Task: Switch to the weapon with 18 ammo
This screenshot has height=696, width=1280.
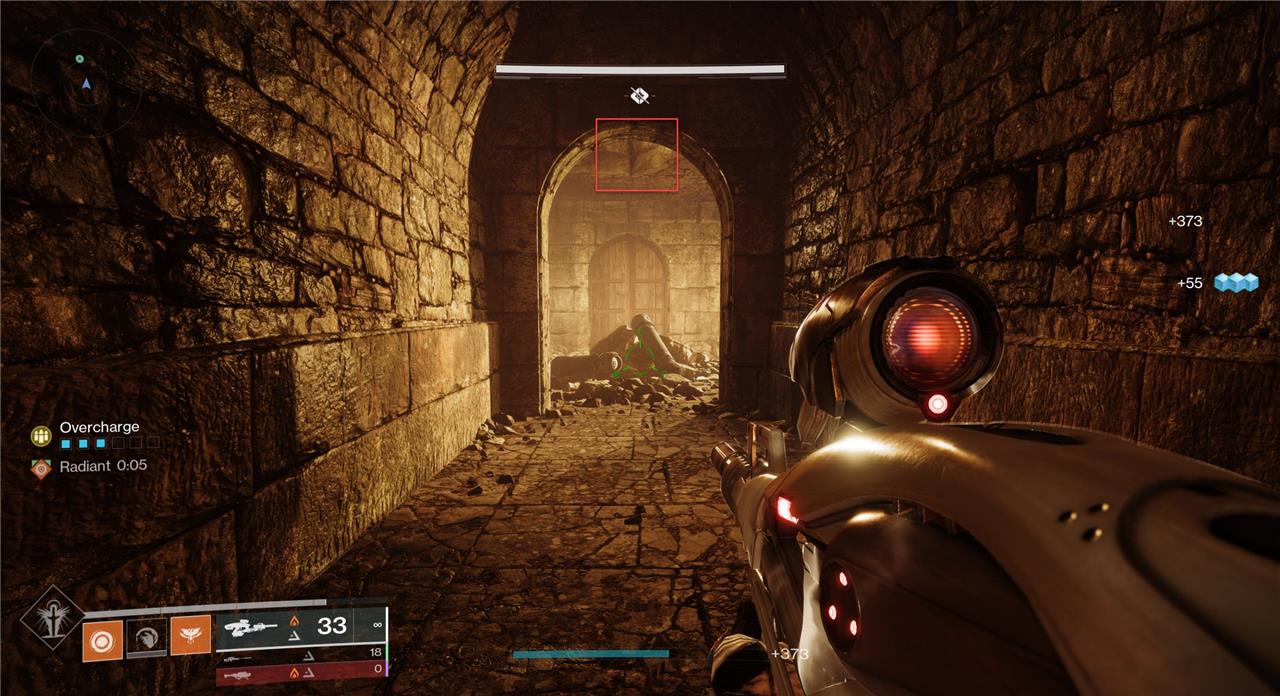Action: click(300, 660)
